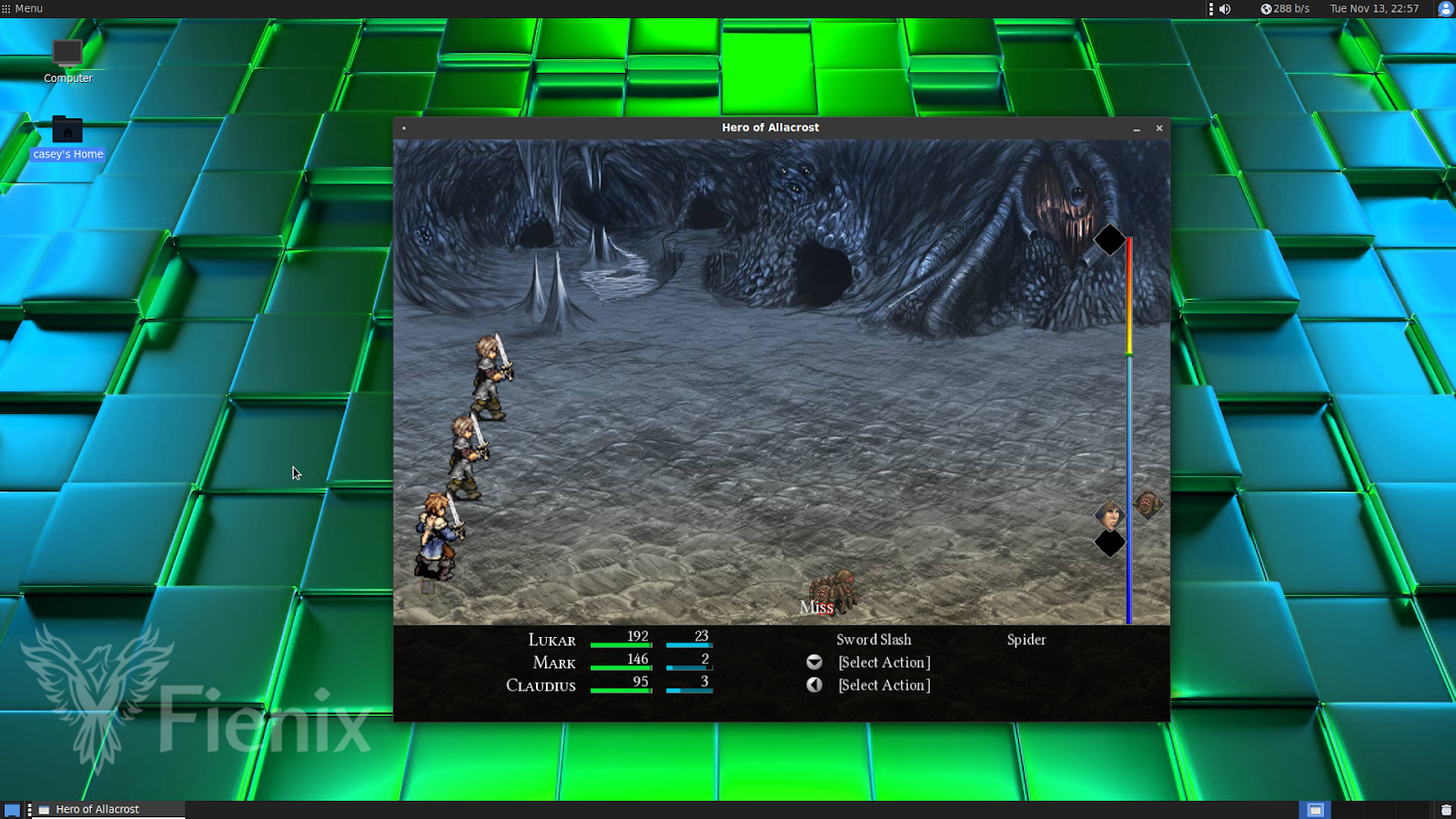Open the second [Select Action] entry
The image size is (1456, 819).
tap(882, 685)
